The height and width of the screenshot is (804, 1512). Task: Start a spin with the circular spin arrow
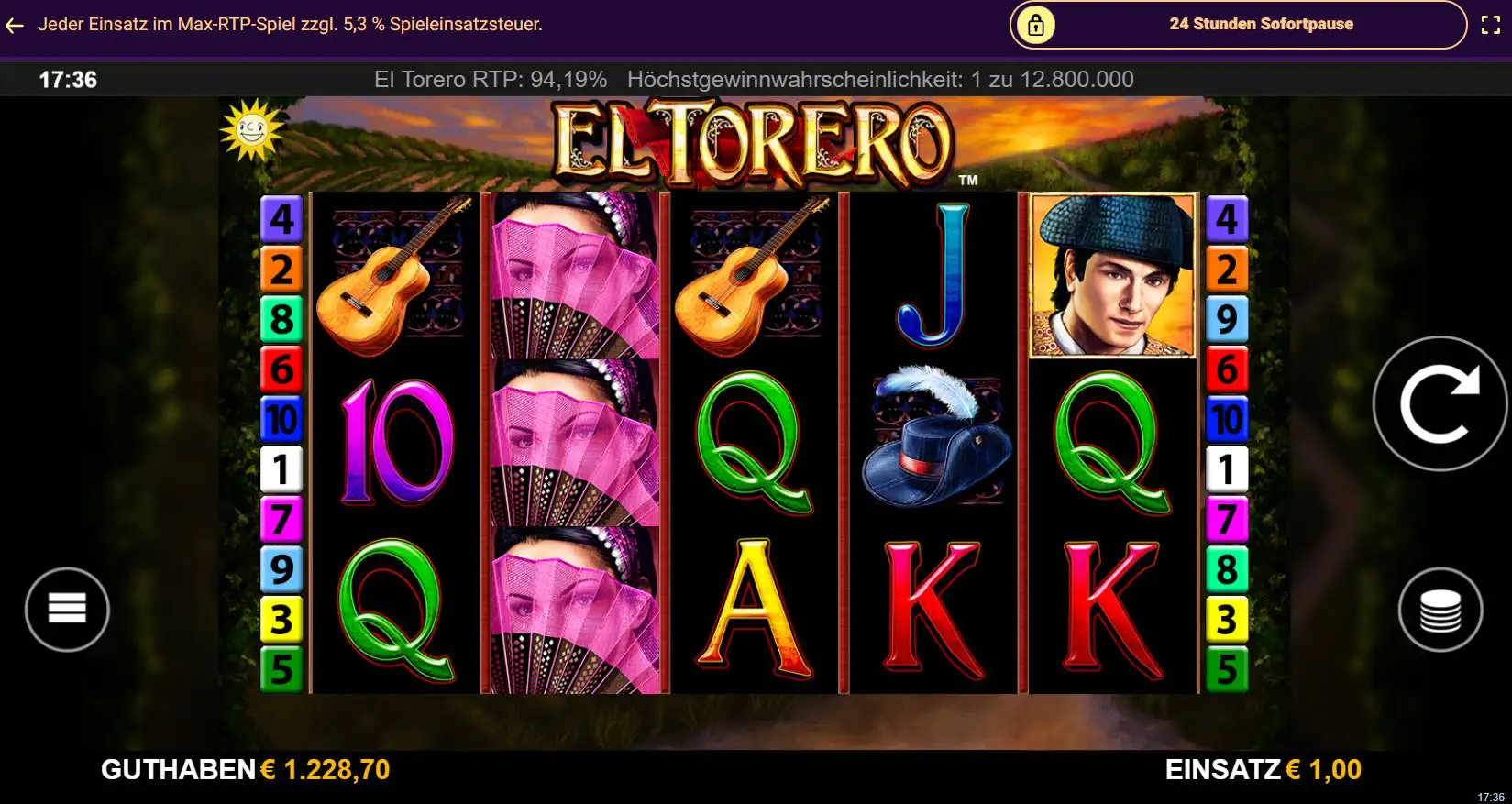(x=1440, y=405)
